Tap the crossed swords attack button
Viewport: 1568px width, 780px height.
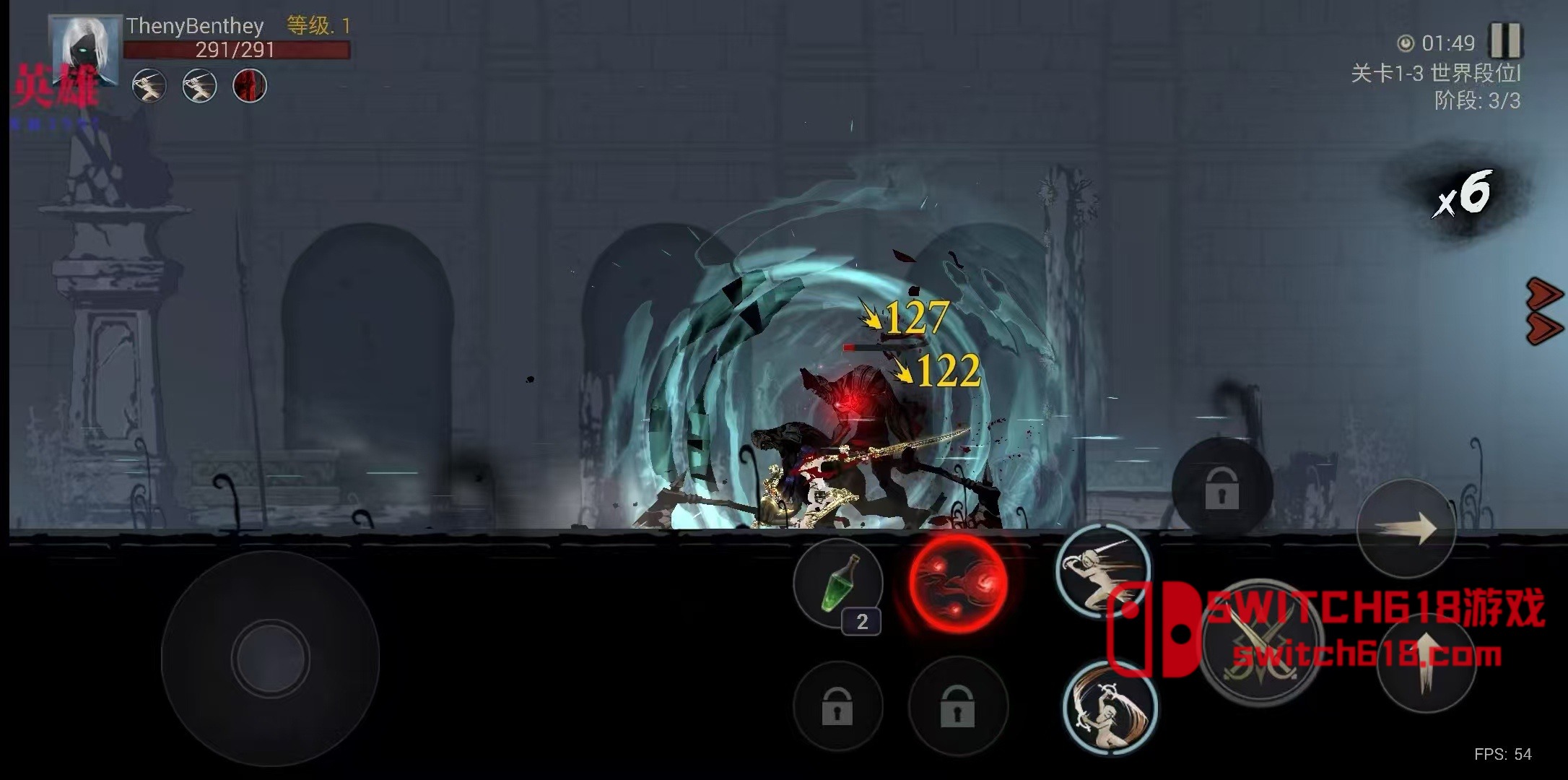click(1260, 643)
